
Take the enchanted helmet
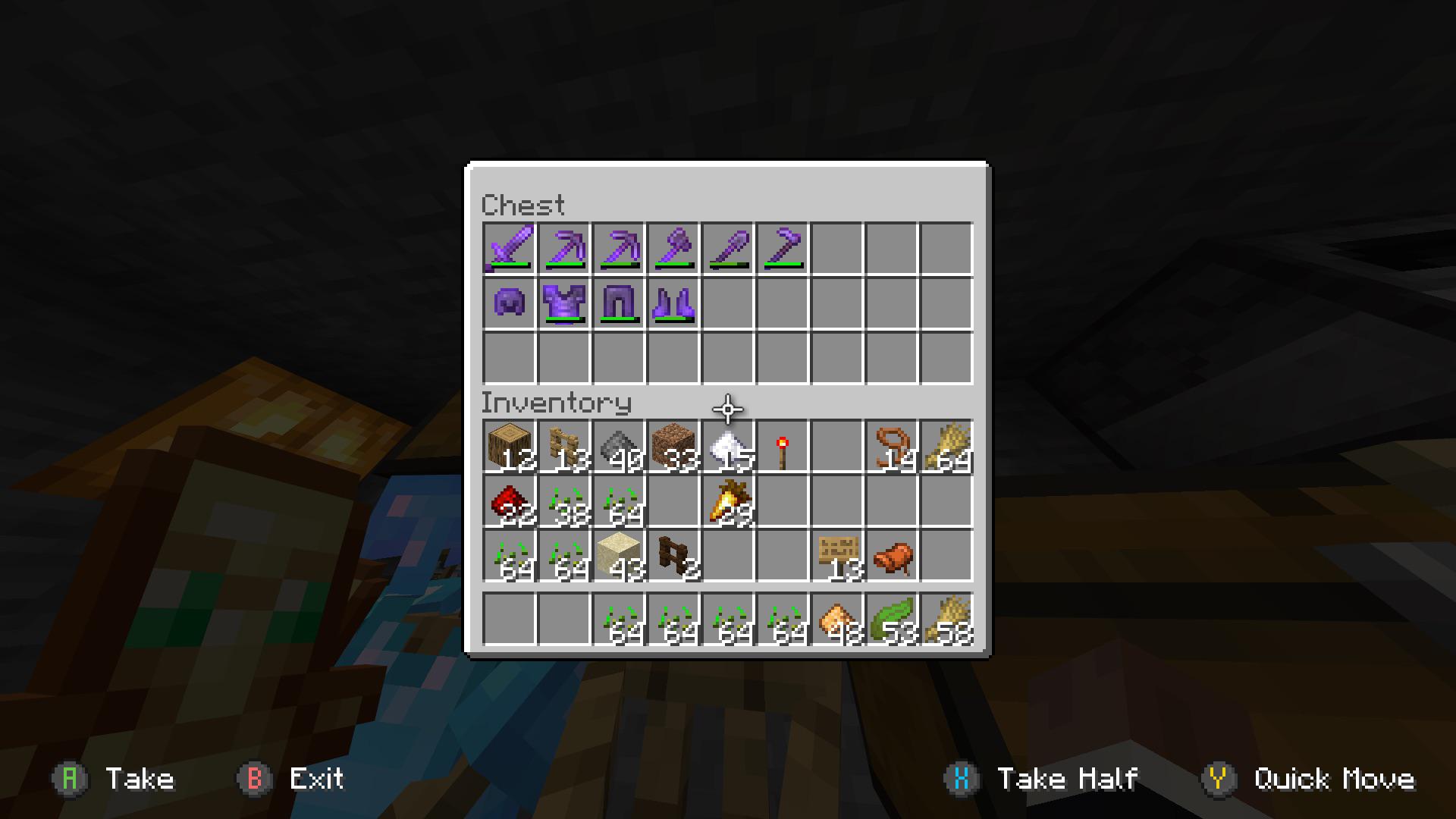510,303
